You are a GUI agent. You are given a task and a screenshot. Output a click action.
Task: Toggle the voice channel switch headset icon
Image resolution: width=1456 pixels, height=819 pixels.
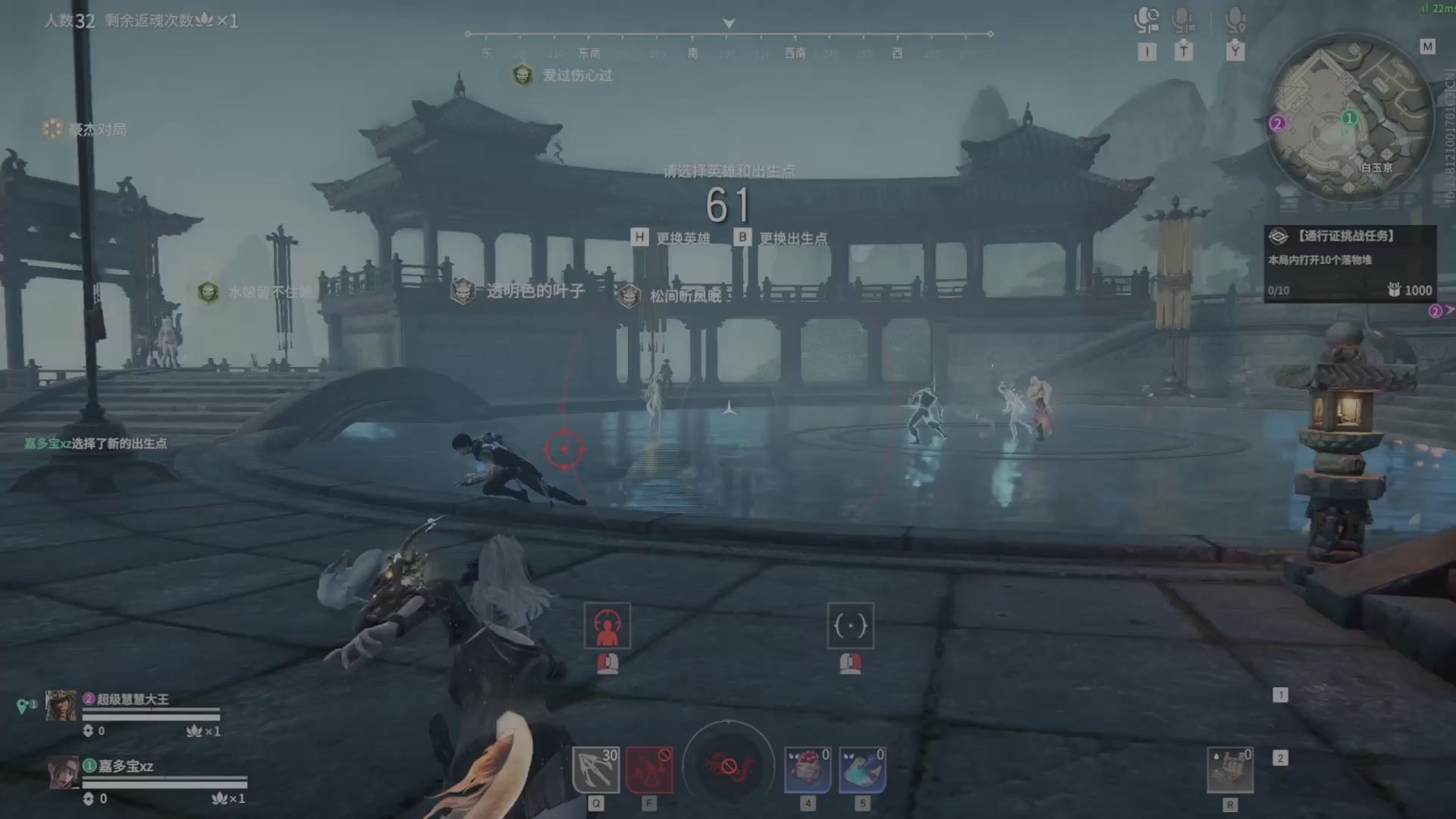1147,20
